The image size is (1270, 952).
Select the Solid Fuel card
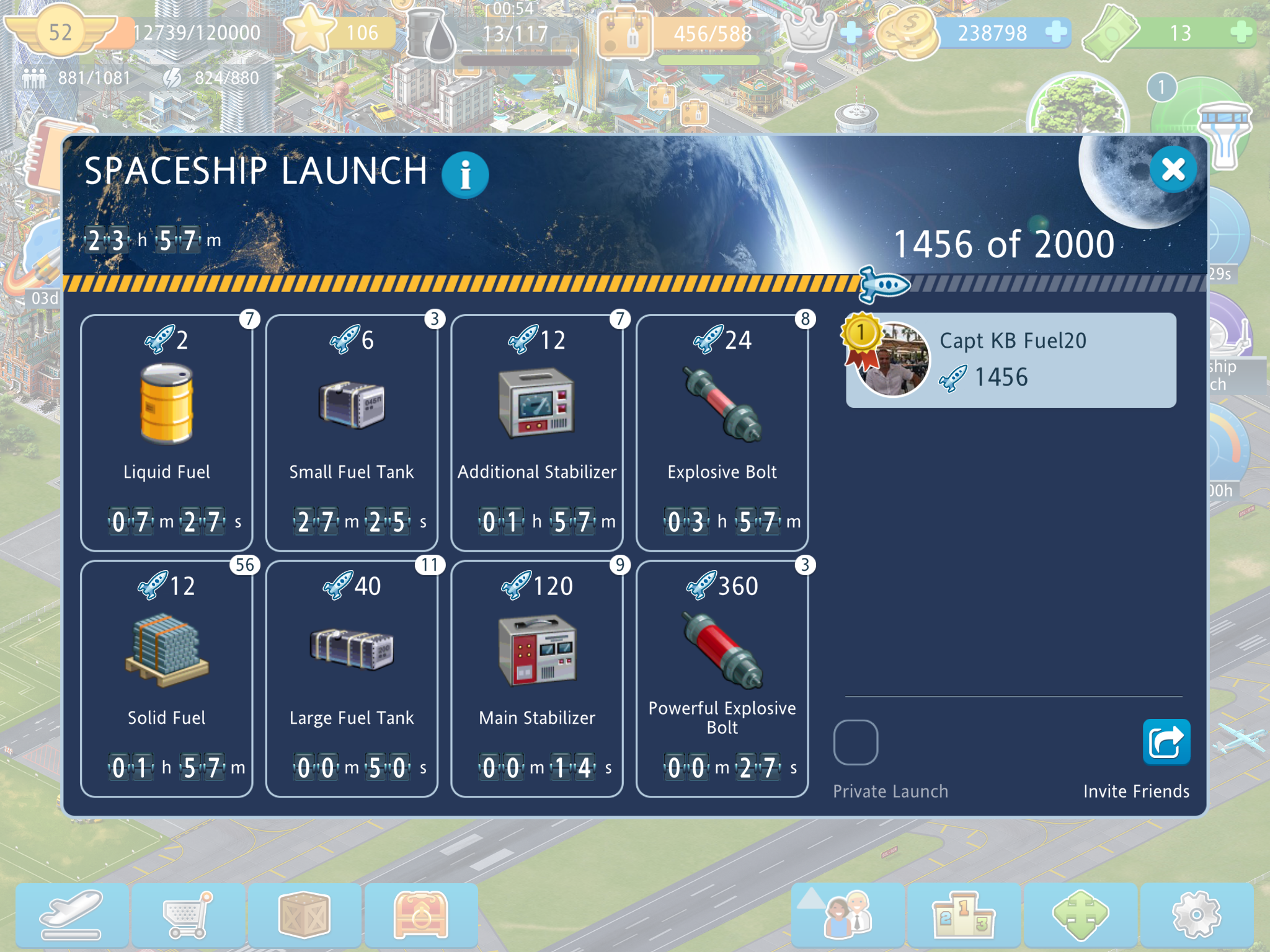coord(166,679)
